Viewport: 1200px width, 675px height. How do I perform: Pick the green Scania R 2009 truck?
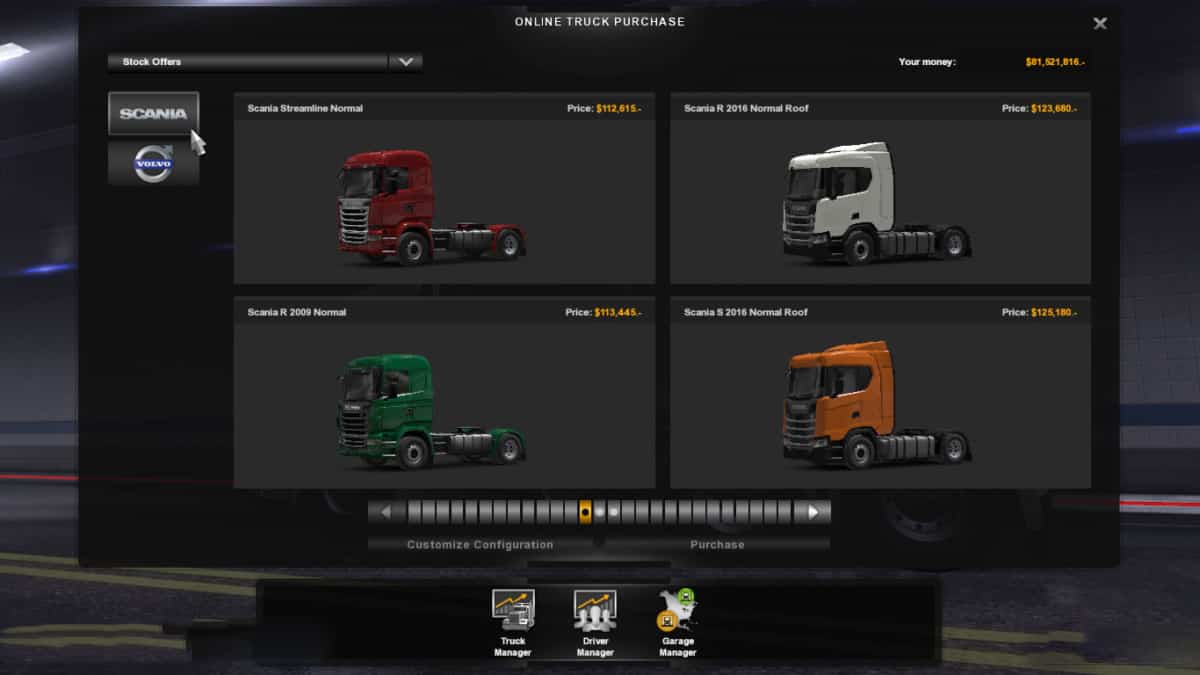[x=444, y=405]
